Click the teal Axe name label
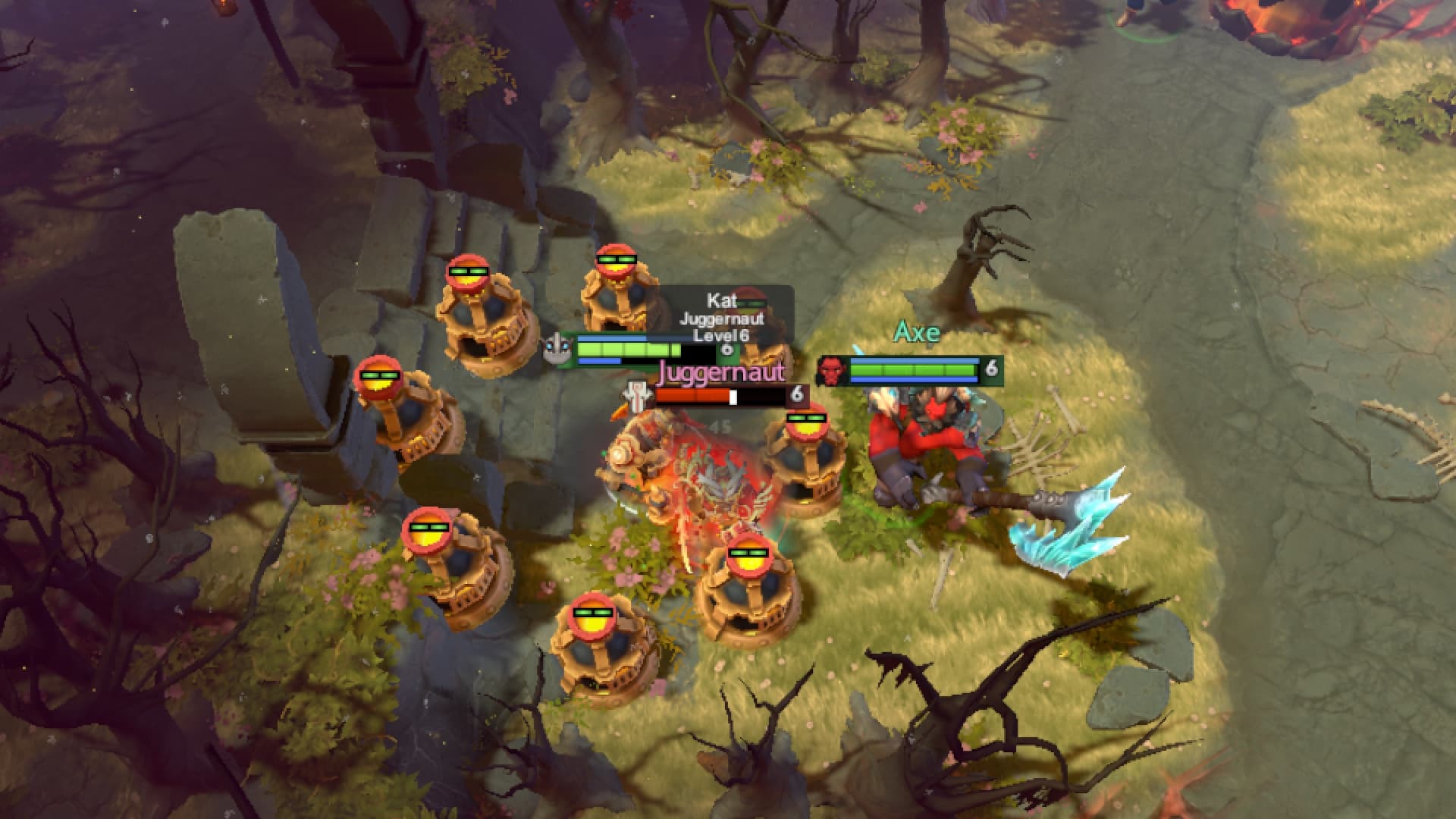Image resolution: width=1456 pixels, height=819 pixels. [918, 331]
